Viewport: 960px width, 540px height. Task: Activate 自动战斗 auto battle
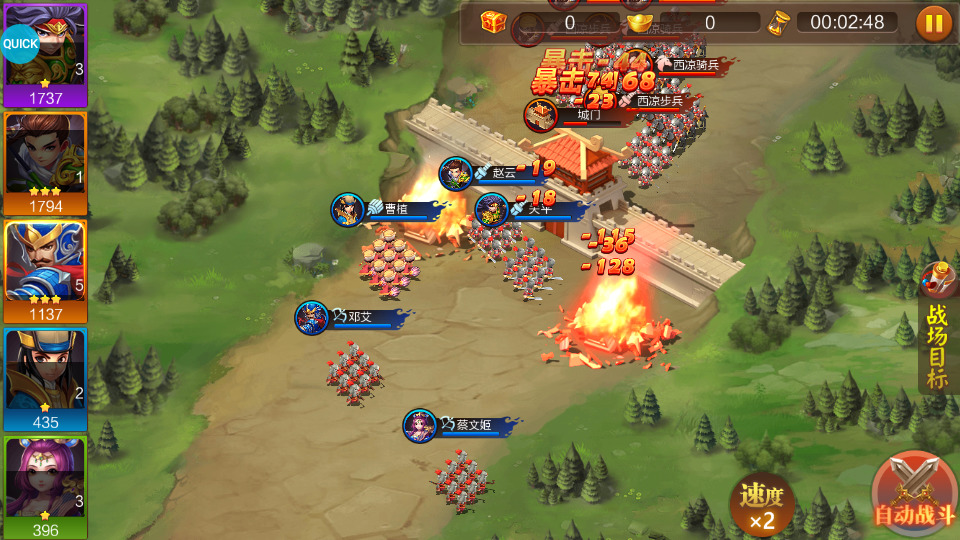tap(911, 495)
